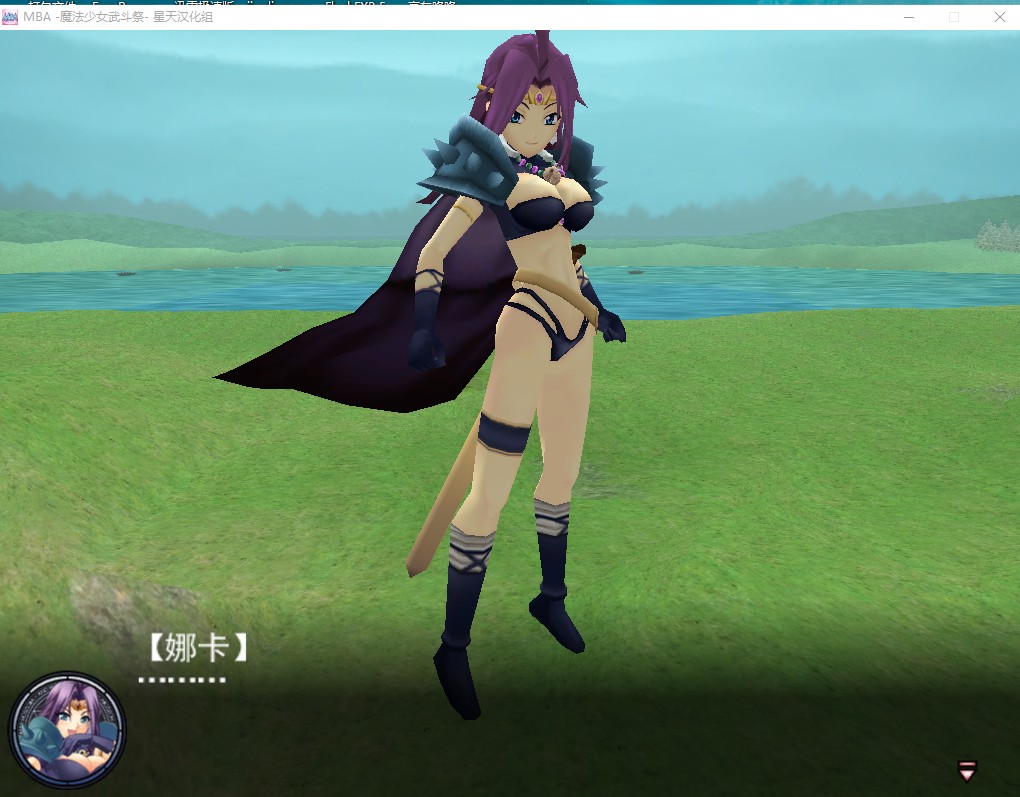Minimize the game window
Screen dimensions: 1020x797
[909, 17]
